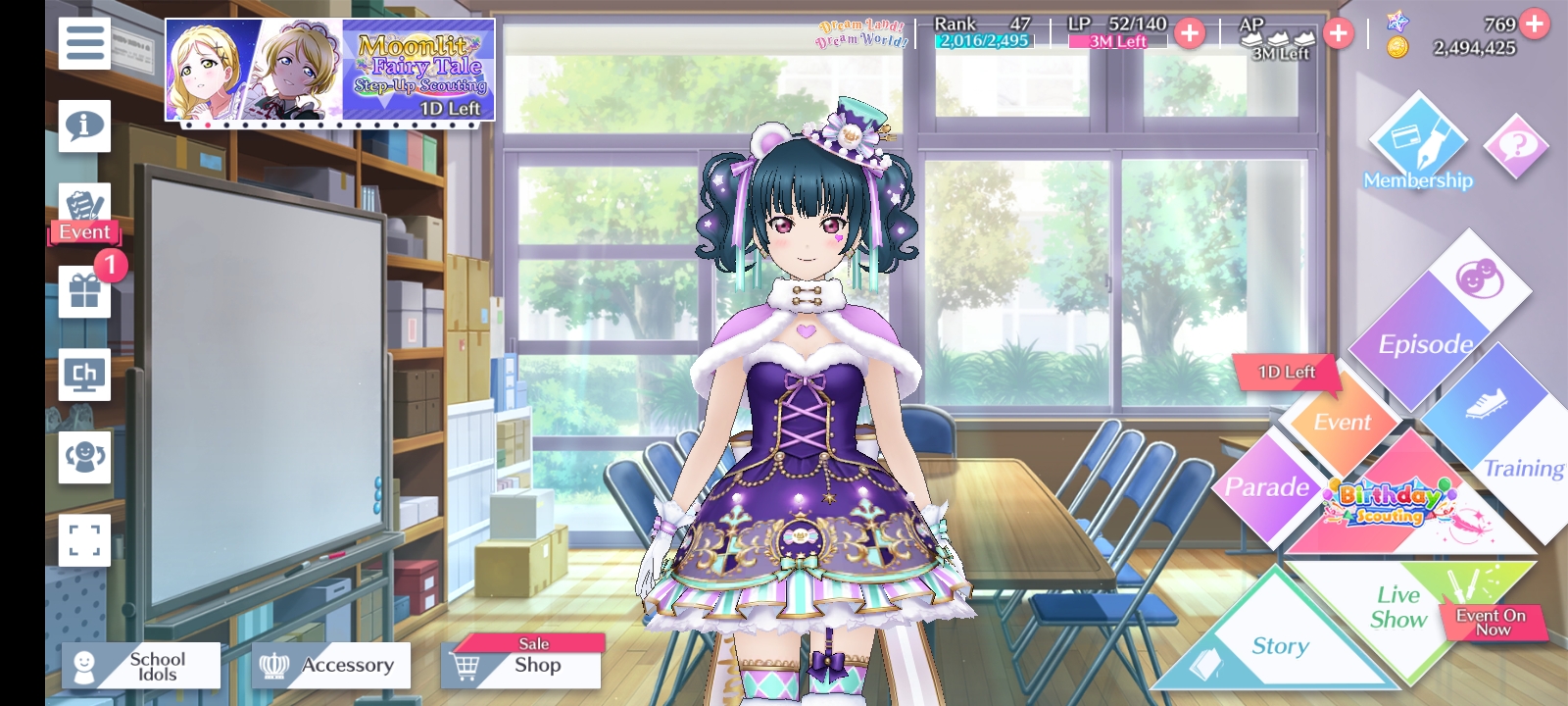The image size is (1568, 706).
Task: Open the hamburger main menu
Action: 84,43
